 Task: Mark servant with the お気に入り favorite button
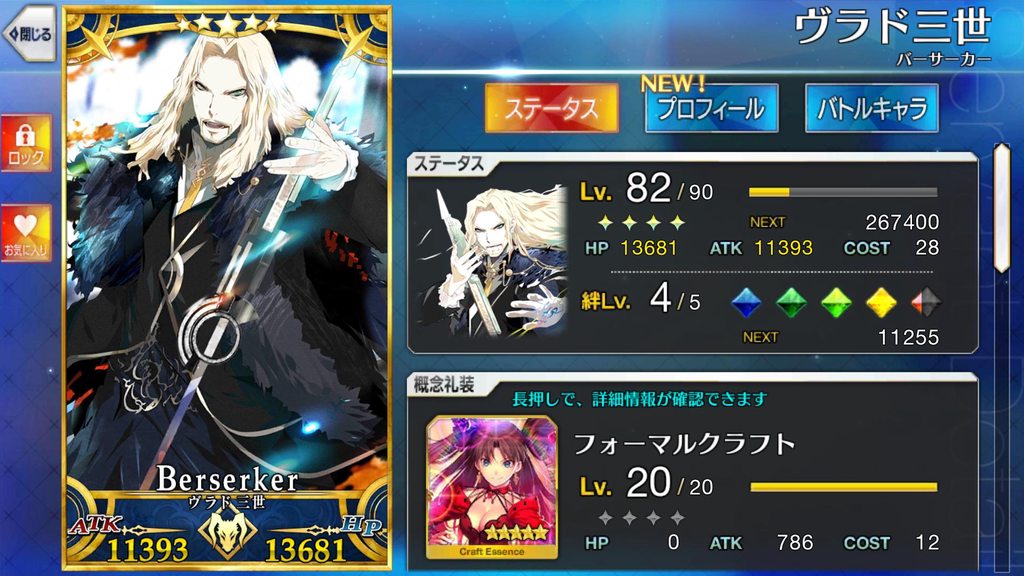(x=26, y=233)
